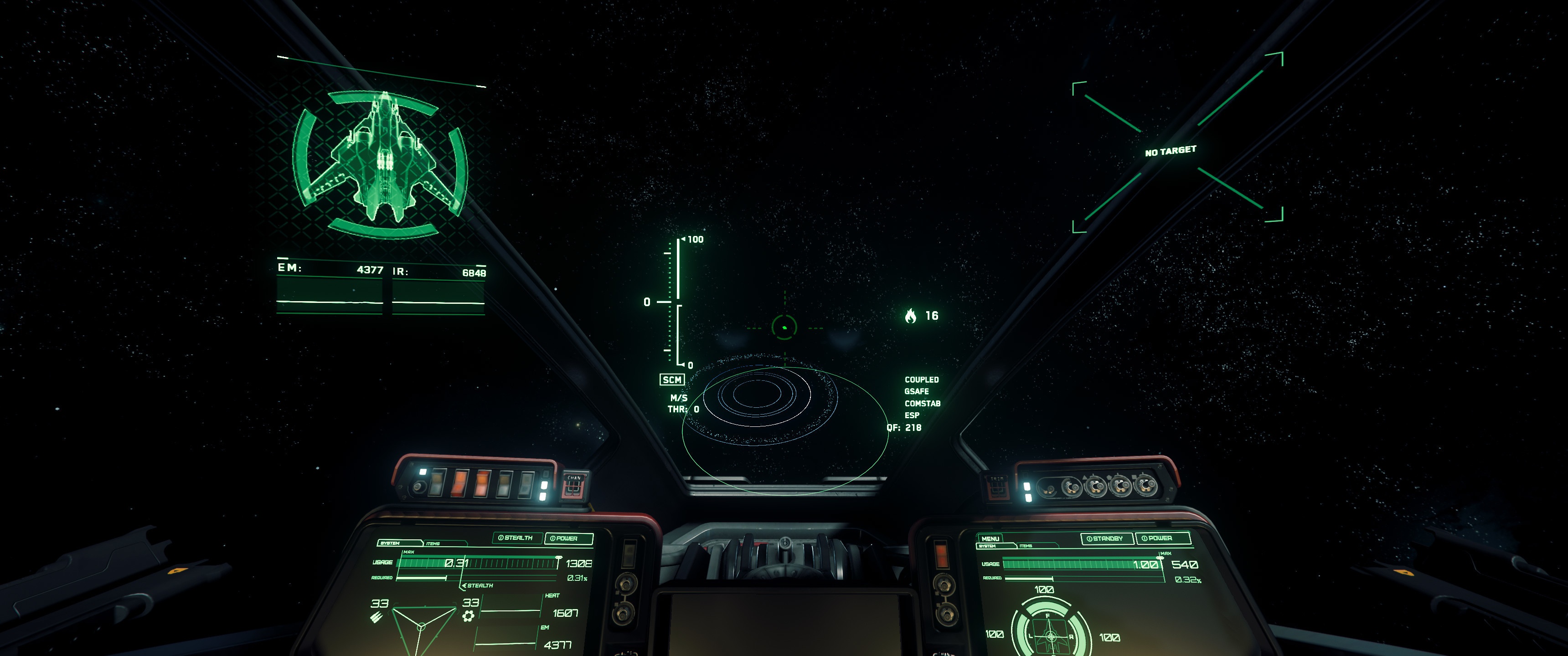Activate the Standby button
1568x656 pixels.
1107,538
